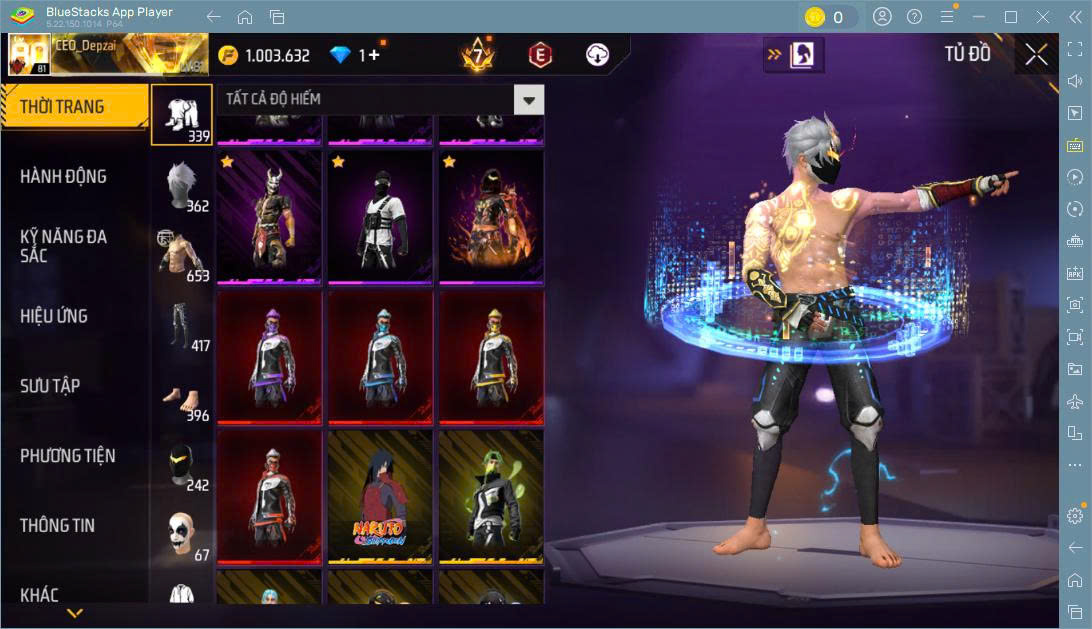This screenshot has height=629, width=1092.
Task: Go to the SƯU TẬP category
Action: point(50,386)
